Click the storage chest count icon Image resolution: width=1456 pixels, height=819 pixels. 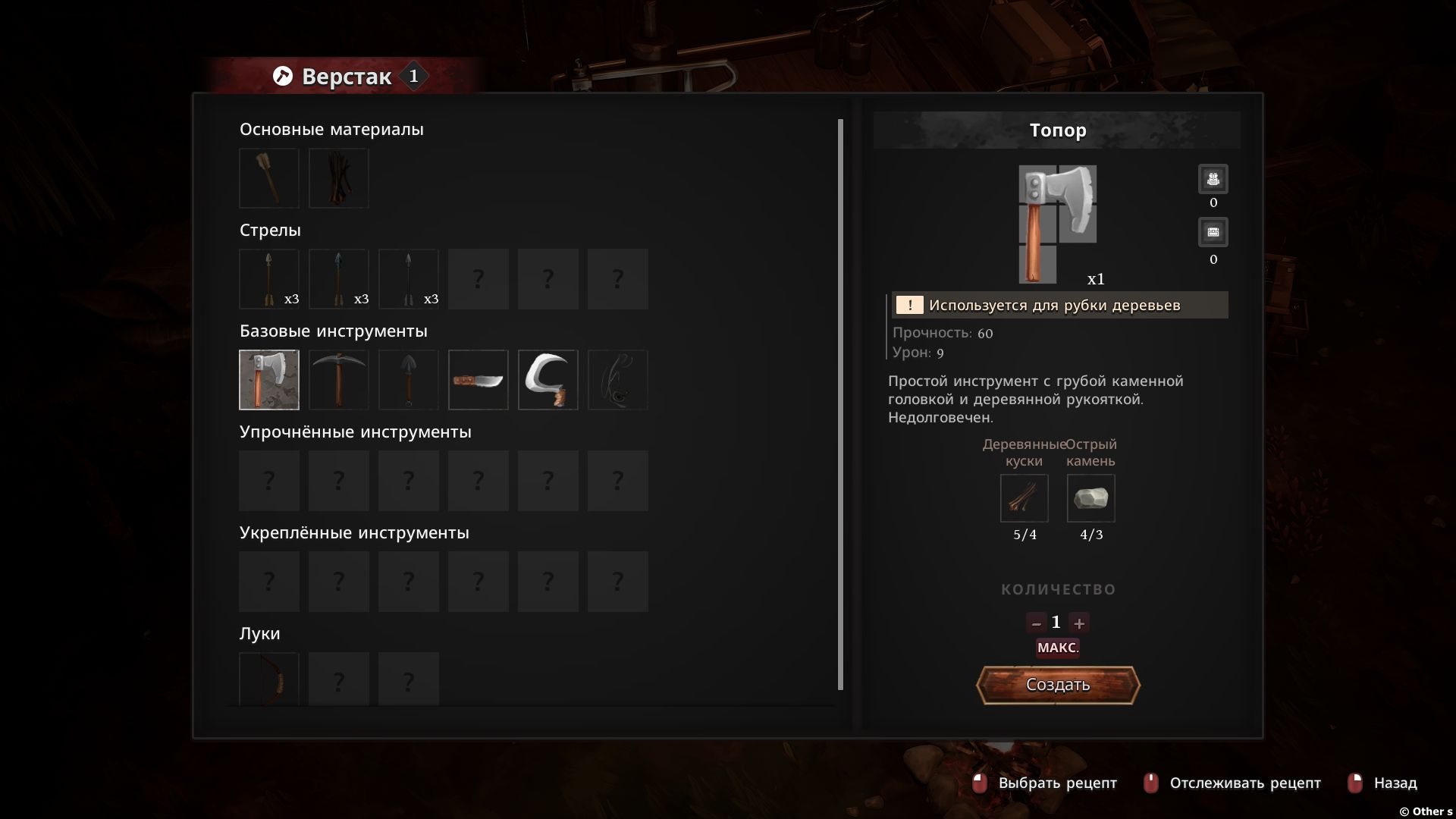click(x=1213, y=232)
